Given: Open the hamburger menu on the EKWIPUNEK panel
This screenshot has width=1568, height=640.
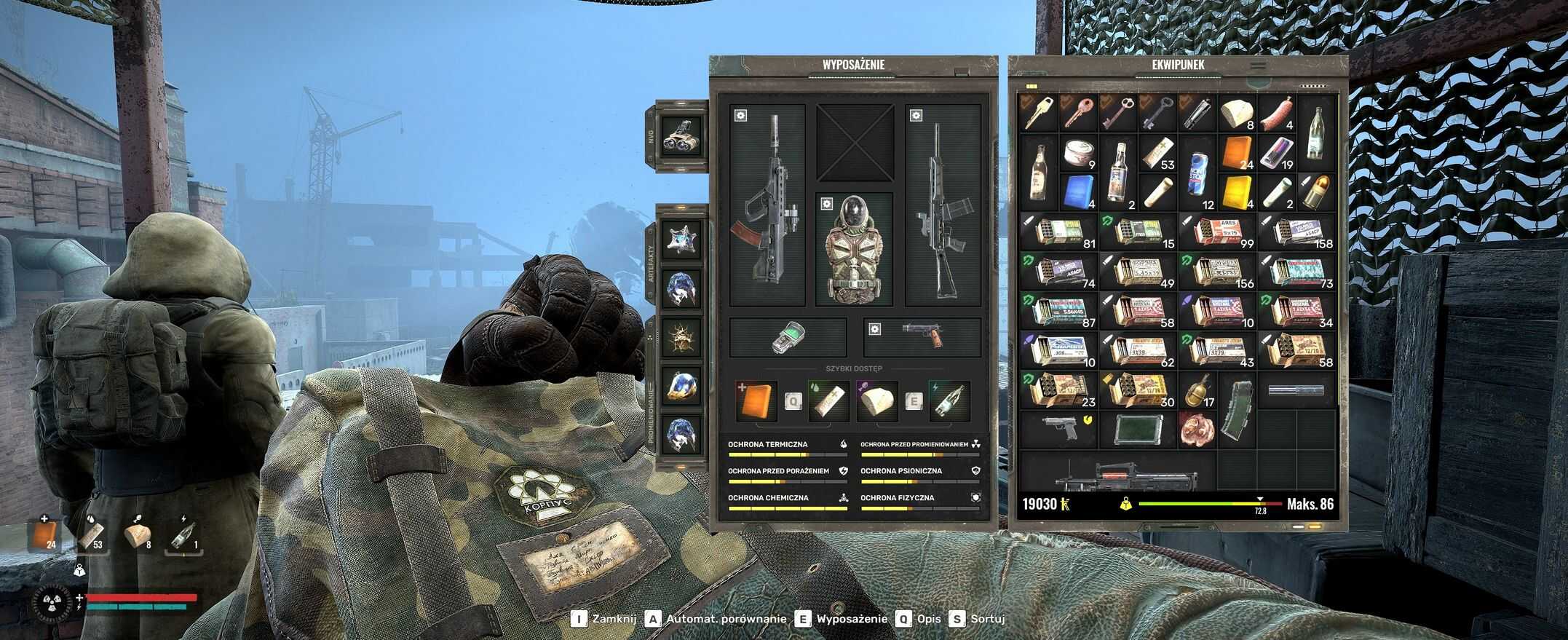Looking at the screenshot, I should click(x=1258, y=66).
